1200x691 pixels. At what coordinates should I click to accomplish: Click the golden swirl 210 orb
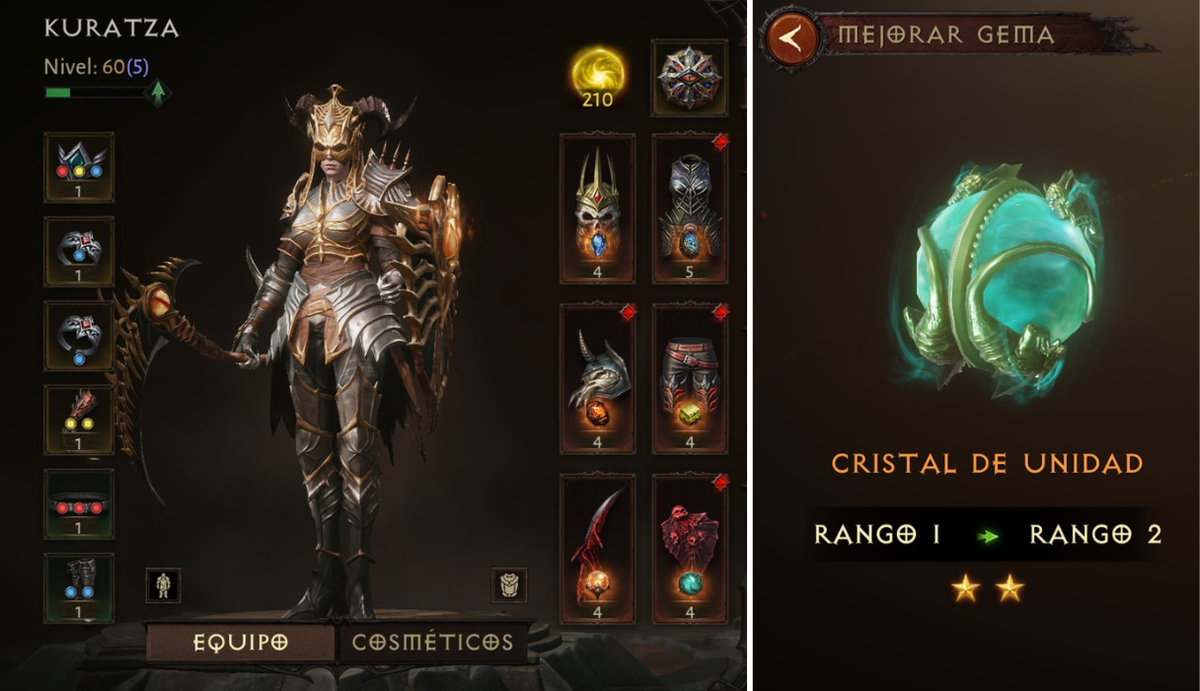(599, 75)
